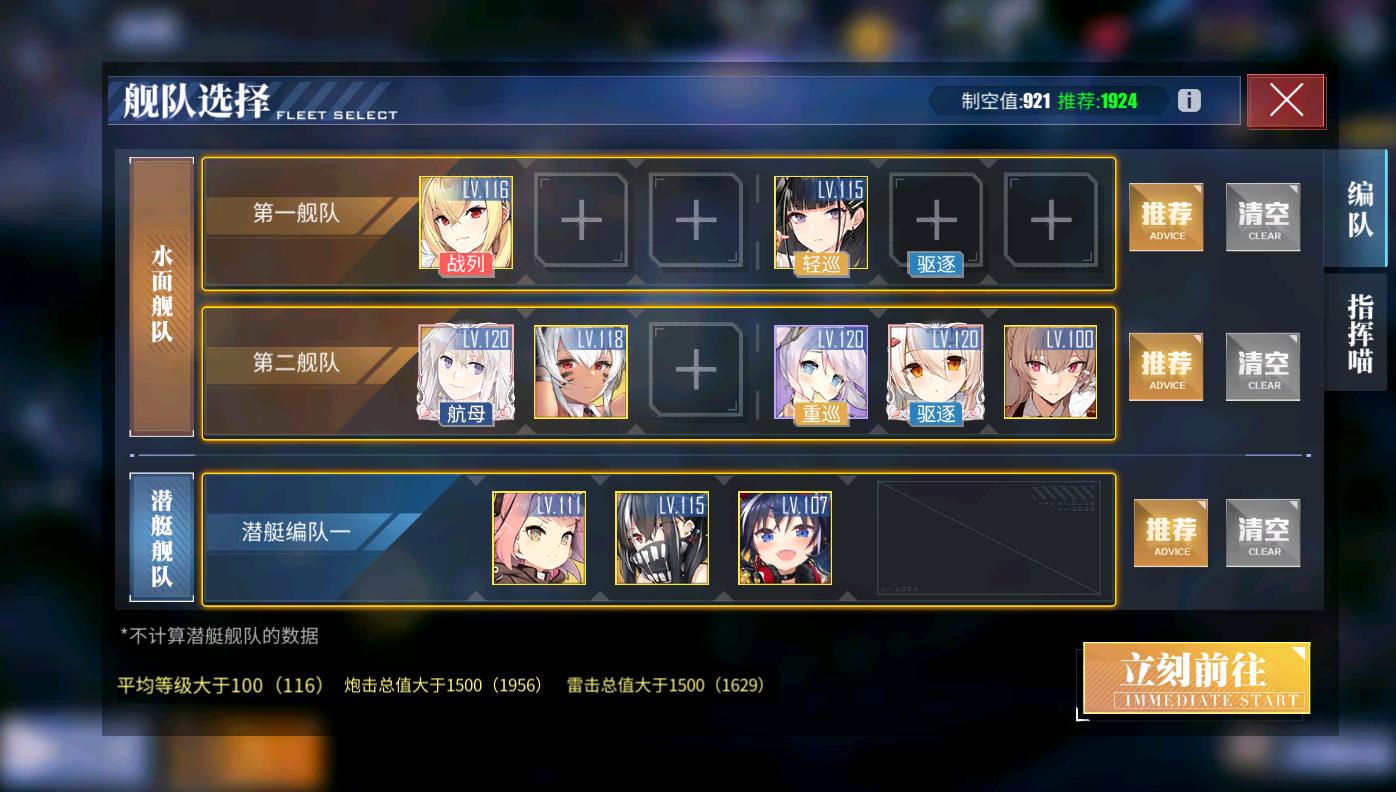The height and width of the screenshot is (792, 1396).
Task: Choose the LV.118 dark-skinned ship portrait
Action: [580, 371]
